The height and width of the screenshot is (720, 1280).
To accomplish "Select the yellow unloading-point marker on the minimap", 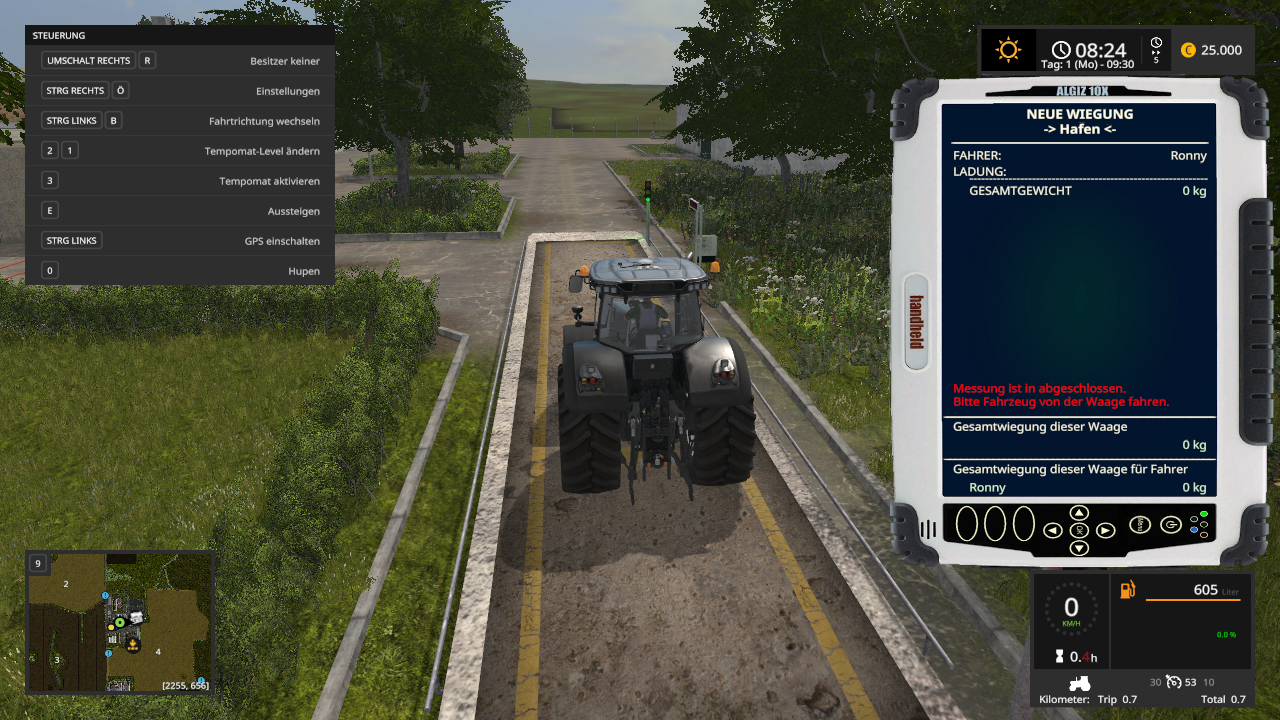I will (131, 646).
